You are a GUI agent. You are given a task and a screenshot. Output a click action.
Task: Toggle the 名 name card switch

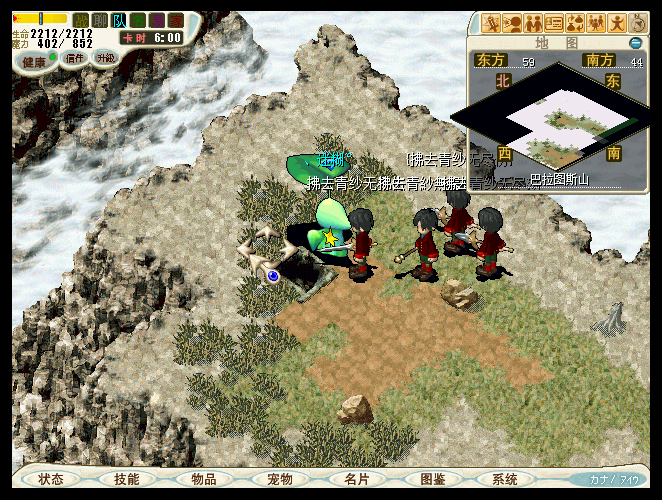[x=138, y=20]
